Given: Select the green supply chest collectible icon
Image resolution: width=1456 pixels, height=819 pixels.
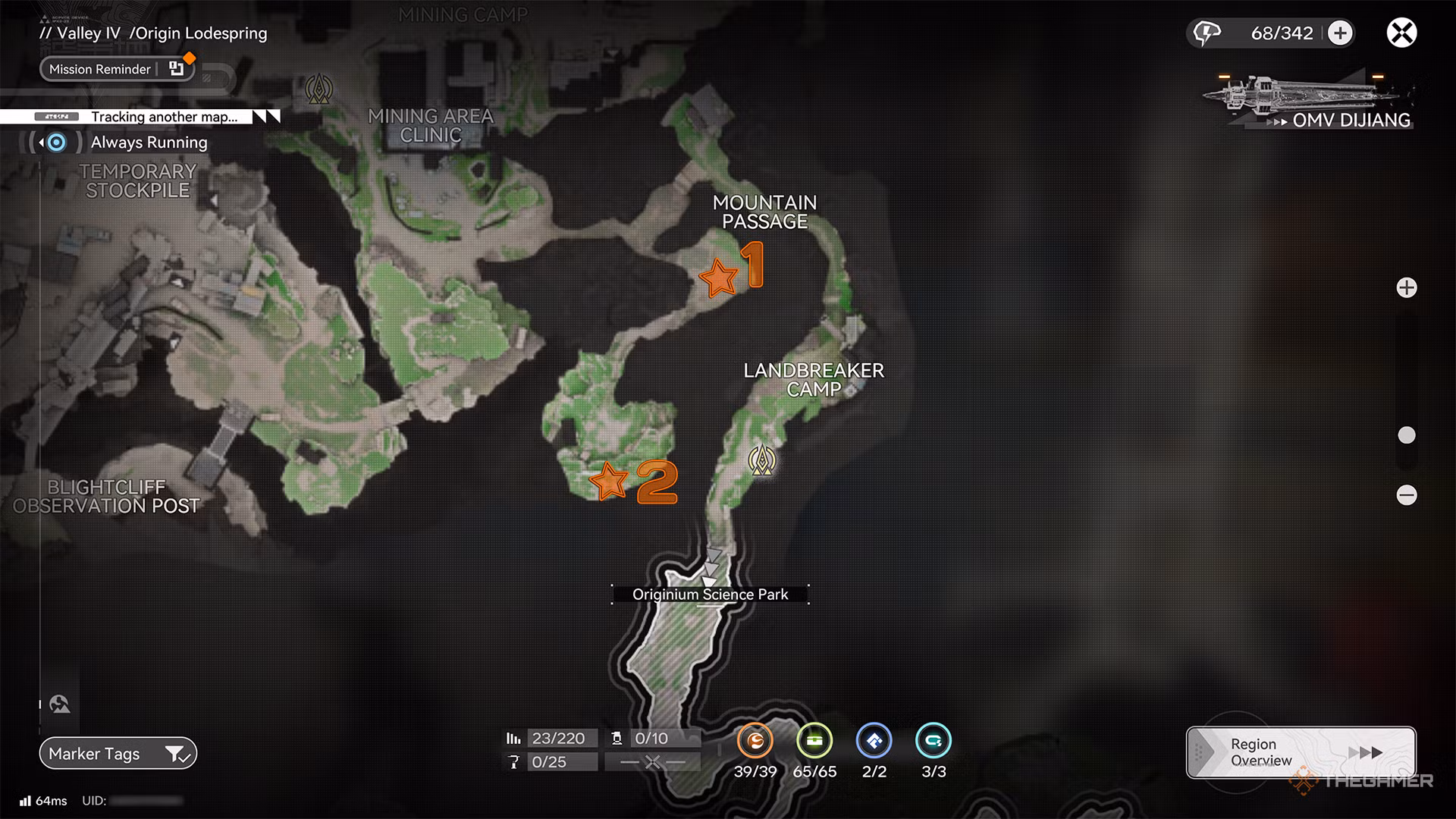Looking at the screenshot, I should point(814,742).
